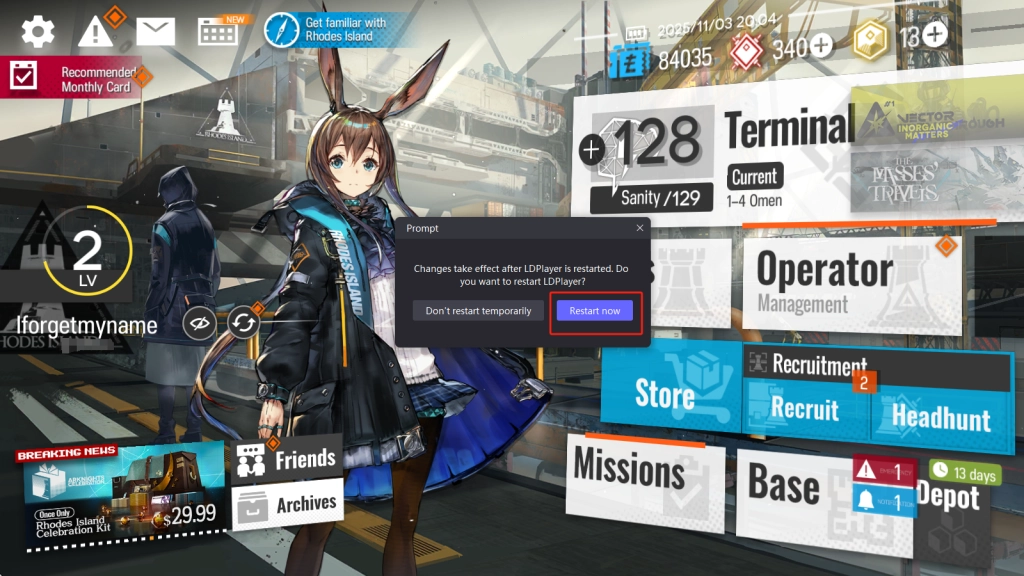Open Operator Management
Image resolution: width=1024 pixels, height=576 pixels.
(824, 279)
